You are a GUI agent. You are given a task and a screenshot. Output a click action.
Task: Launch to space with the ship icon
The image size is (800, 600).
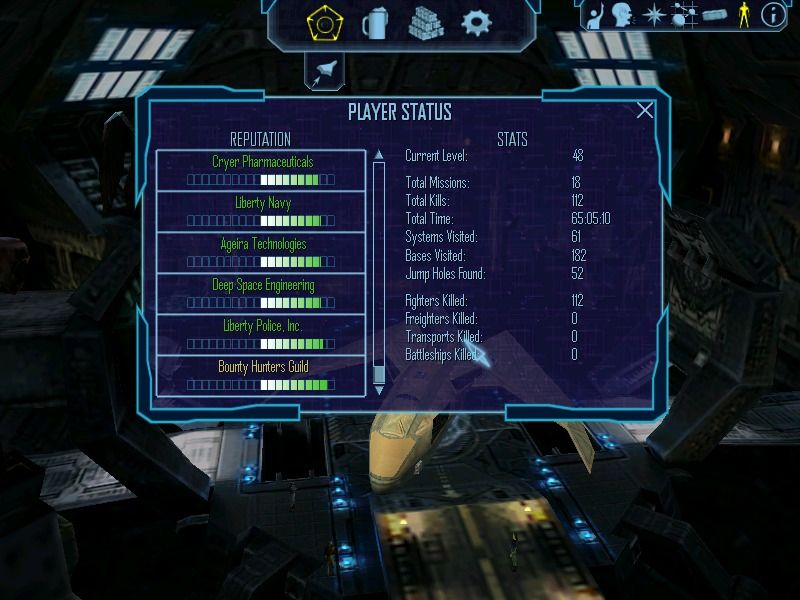coord(326,70)
